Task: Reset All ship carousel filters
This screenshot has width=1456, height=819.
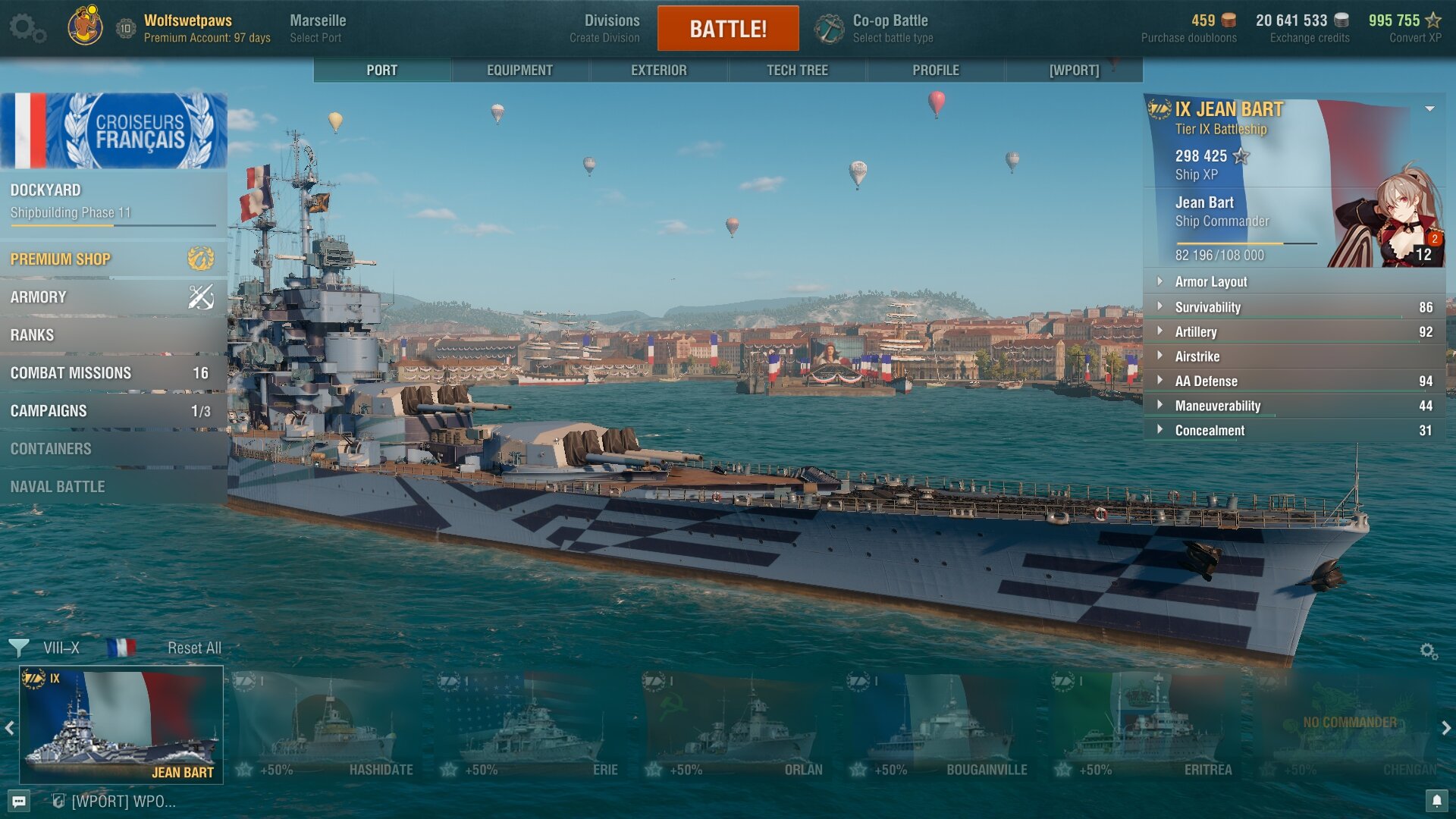Action: point(194,648)
